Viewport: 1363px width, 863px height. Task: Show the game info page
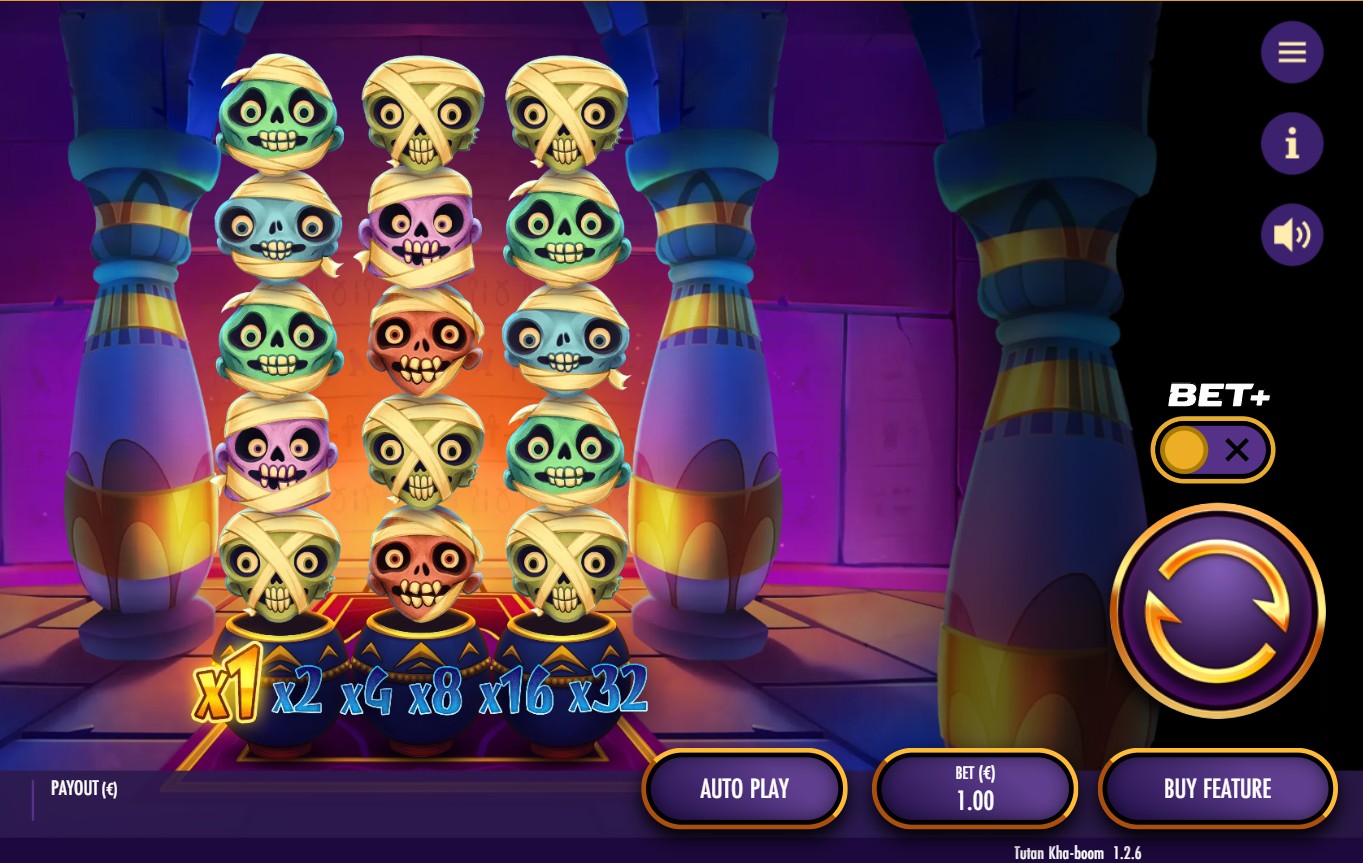pyautogui.click(x=1292, y=144)
